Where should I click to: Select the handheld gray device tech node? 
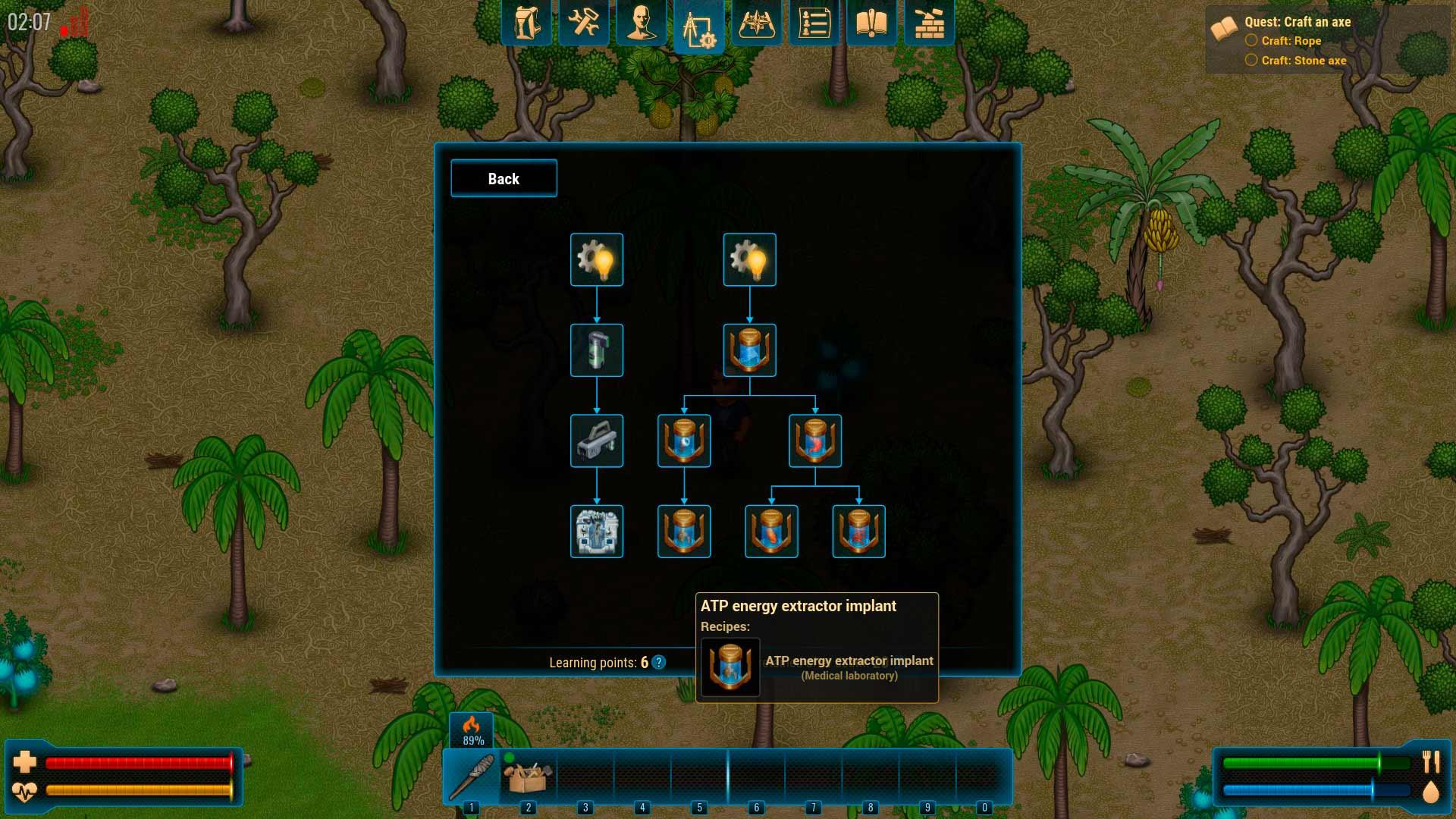point(597,441)
